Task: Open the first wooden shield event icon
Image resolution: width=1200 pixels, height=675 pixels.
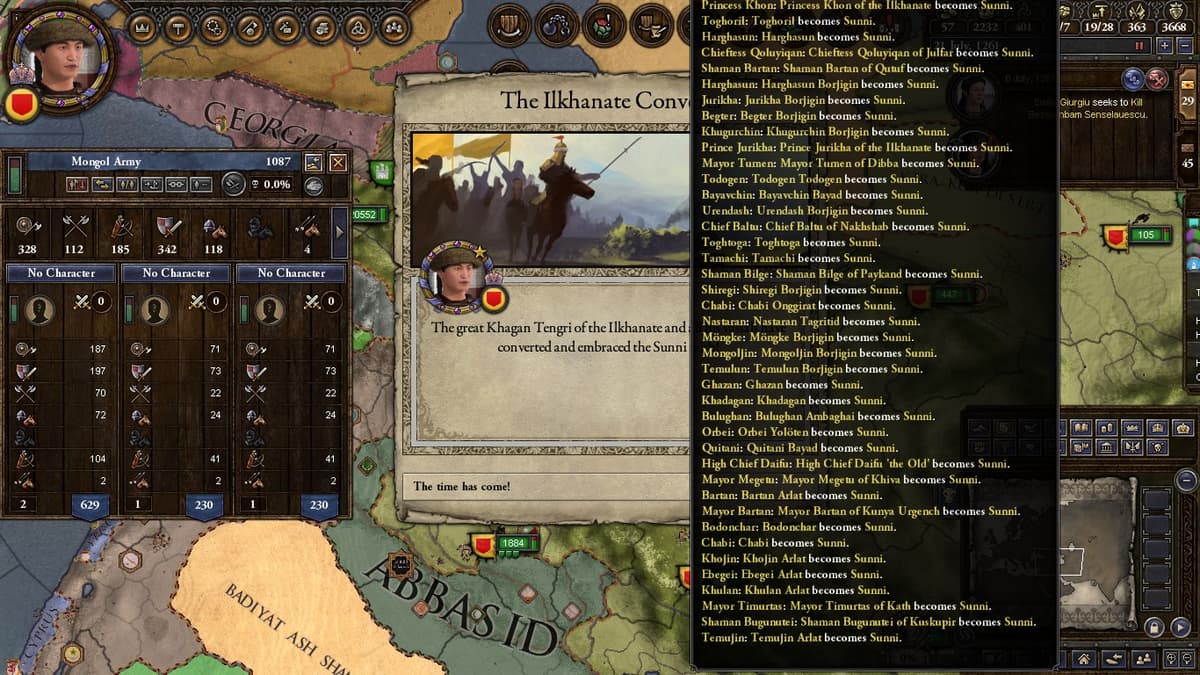Action: [x=510, y=24]
